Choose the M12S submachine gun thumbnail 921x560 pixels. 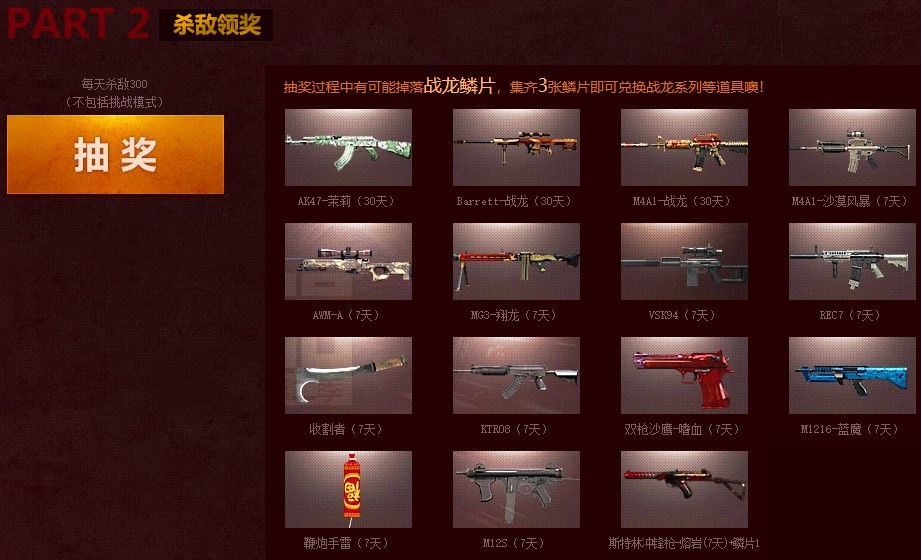click(516, 489)
